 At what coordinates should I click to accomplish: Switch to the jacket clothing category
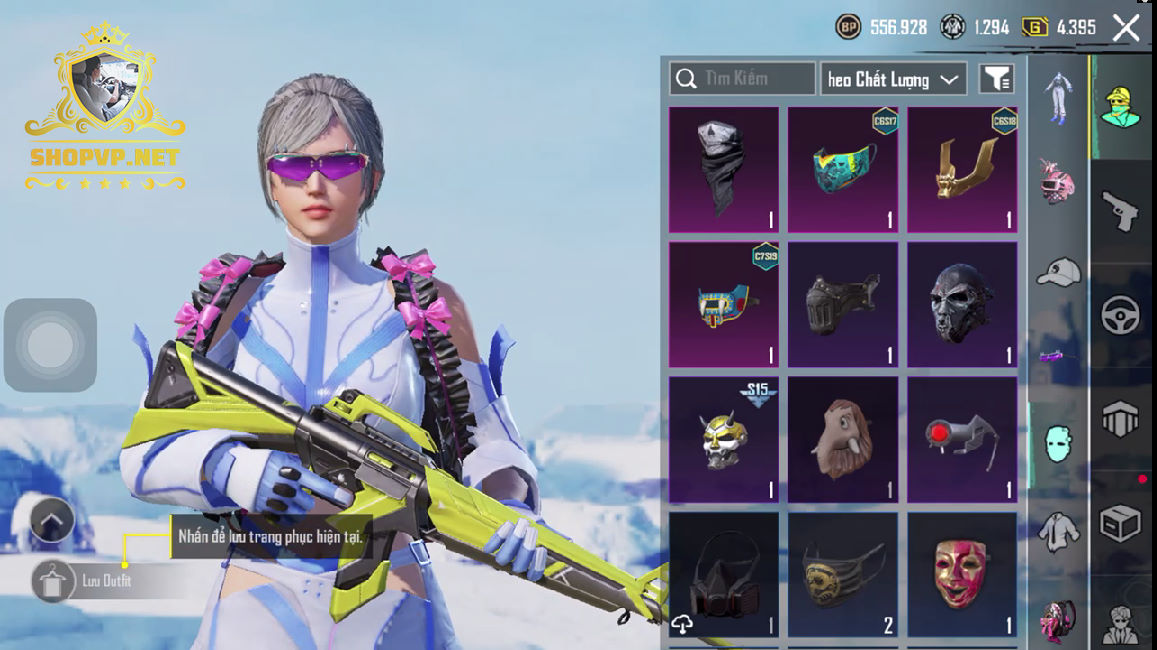pos(1058,533)
